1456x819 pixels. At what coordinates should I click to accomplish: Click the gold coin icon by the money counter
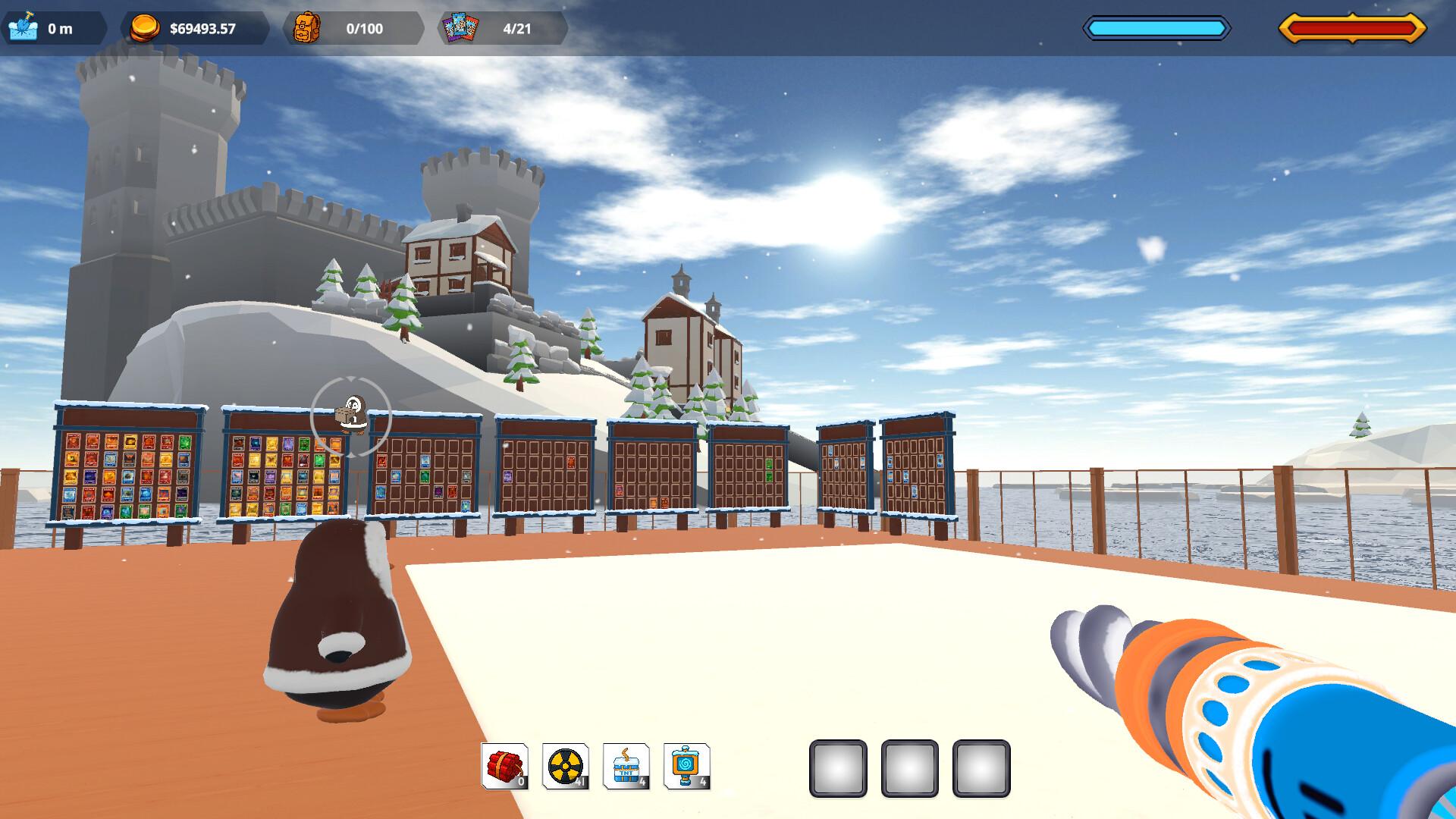(146, 29)
